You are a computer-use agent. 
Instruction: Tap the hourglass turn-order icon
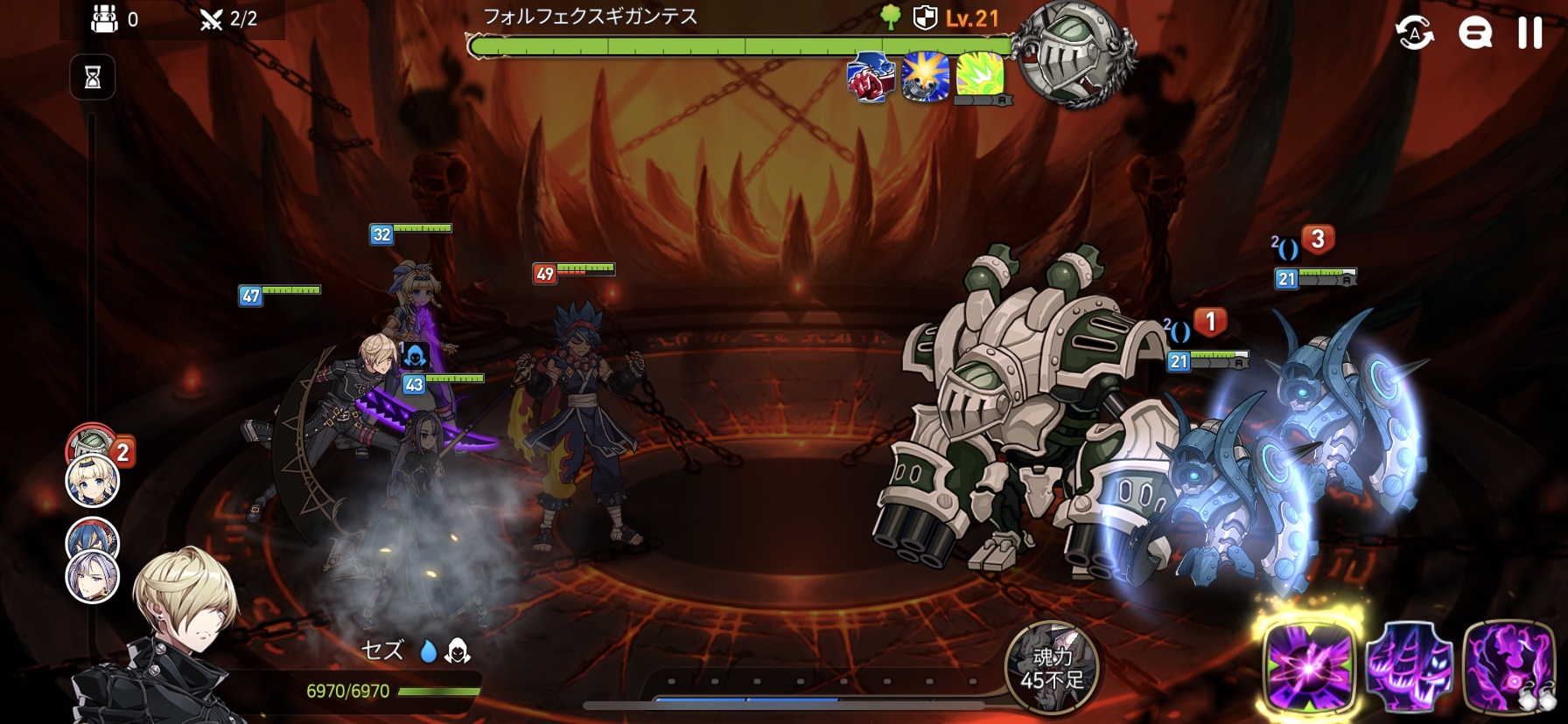[93, 78]
